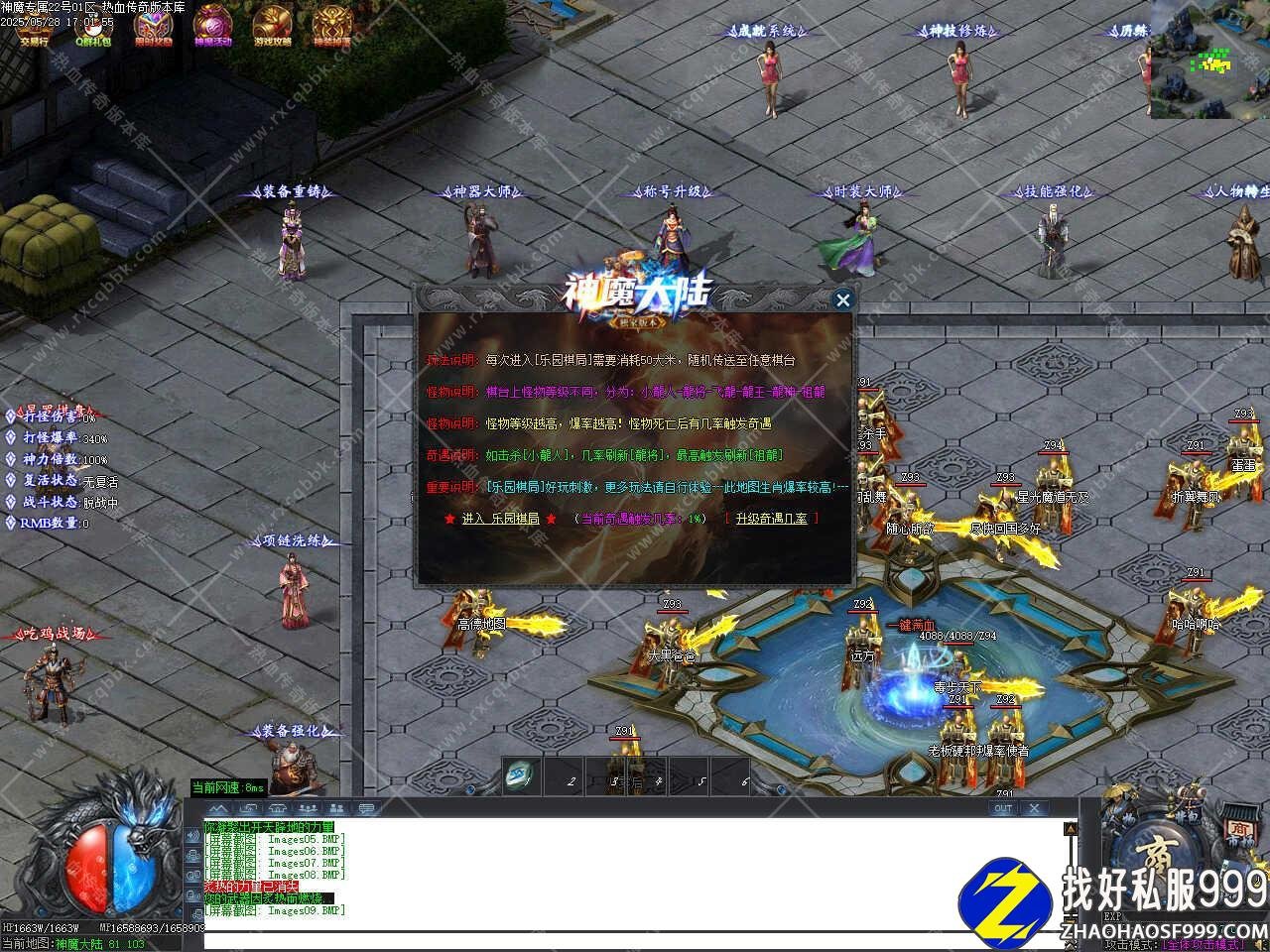
Task: Toggle the speaker icon beside the chat
Action: 192,836
